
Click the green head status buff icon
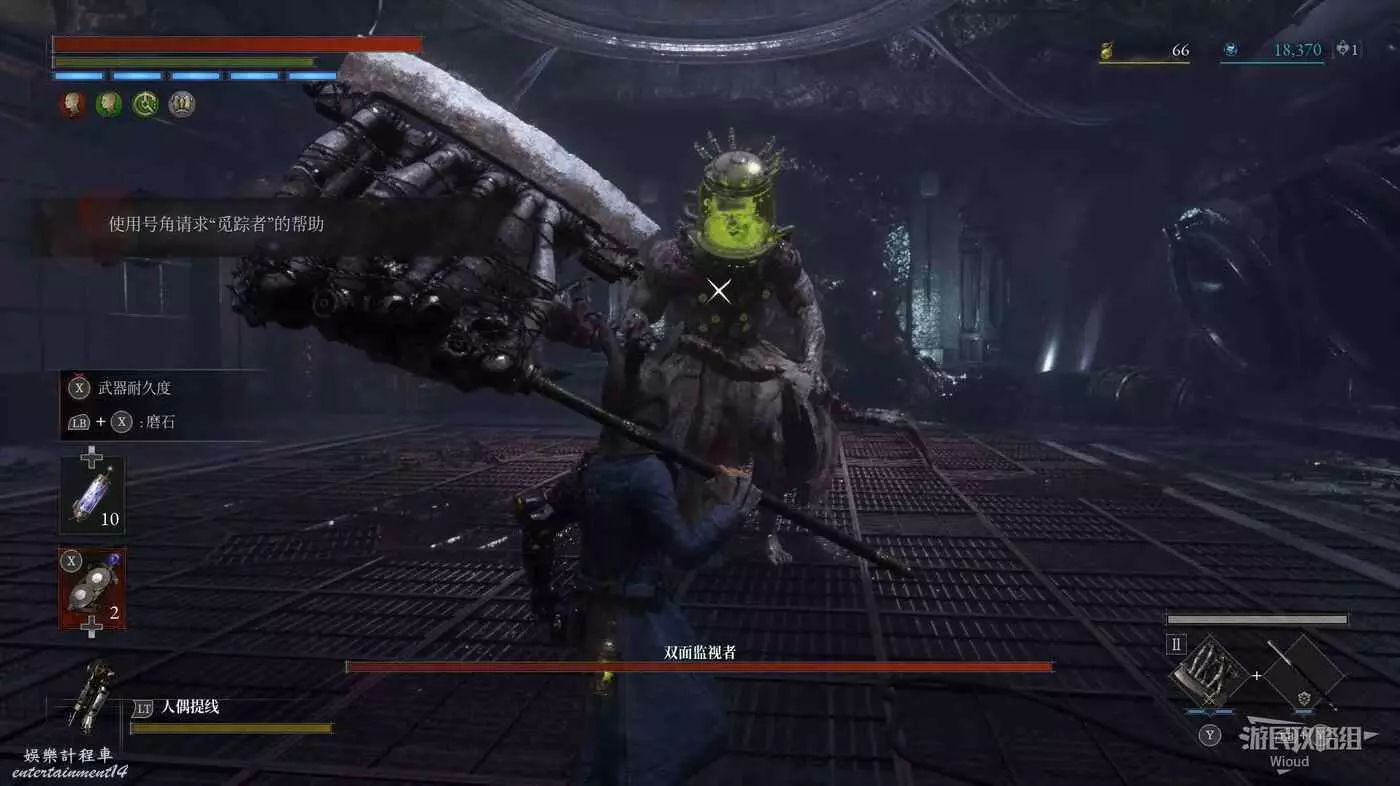coord(109,103)
